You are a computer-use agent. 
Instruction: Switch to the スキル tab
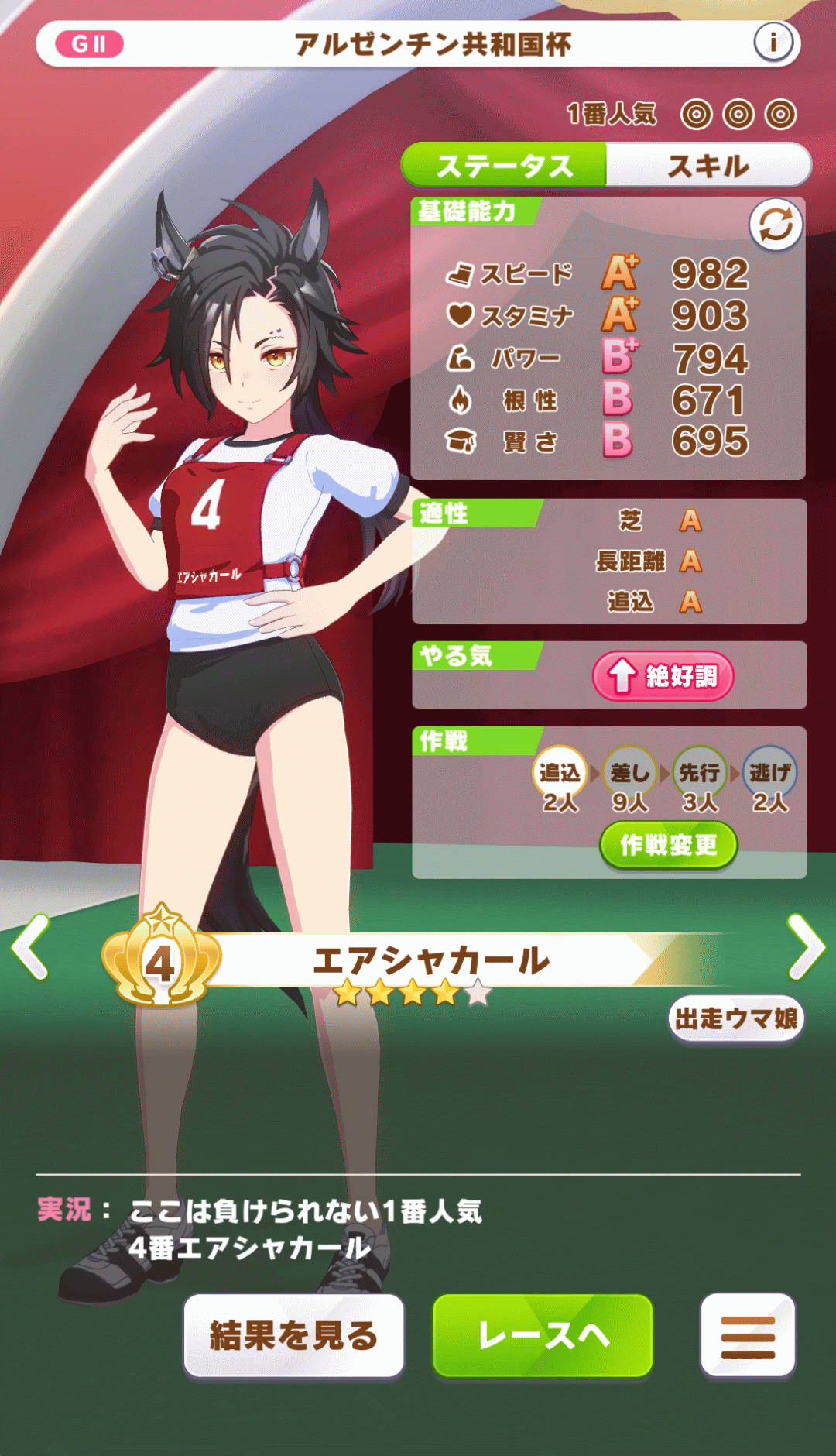[708, 165]
